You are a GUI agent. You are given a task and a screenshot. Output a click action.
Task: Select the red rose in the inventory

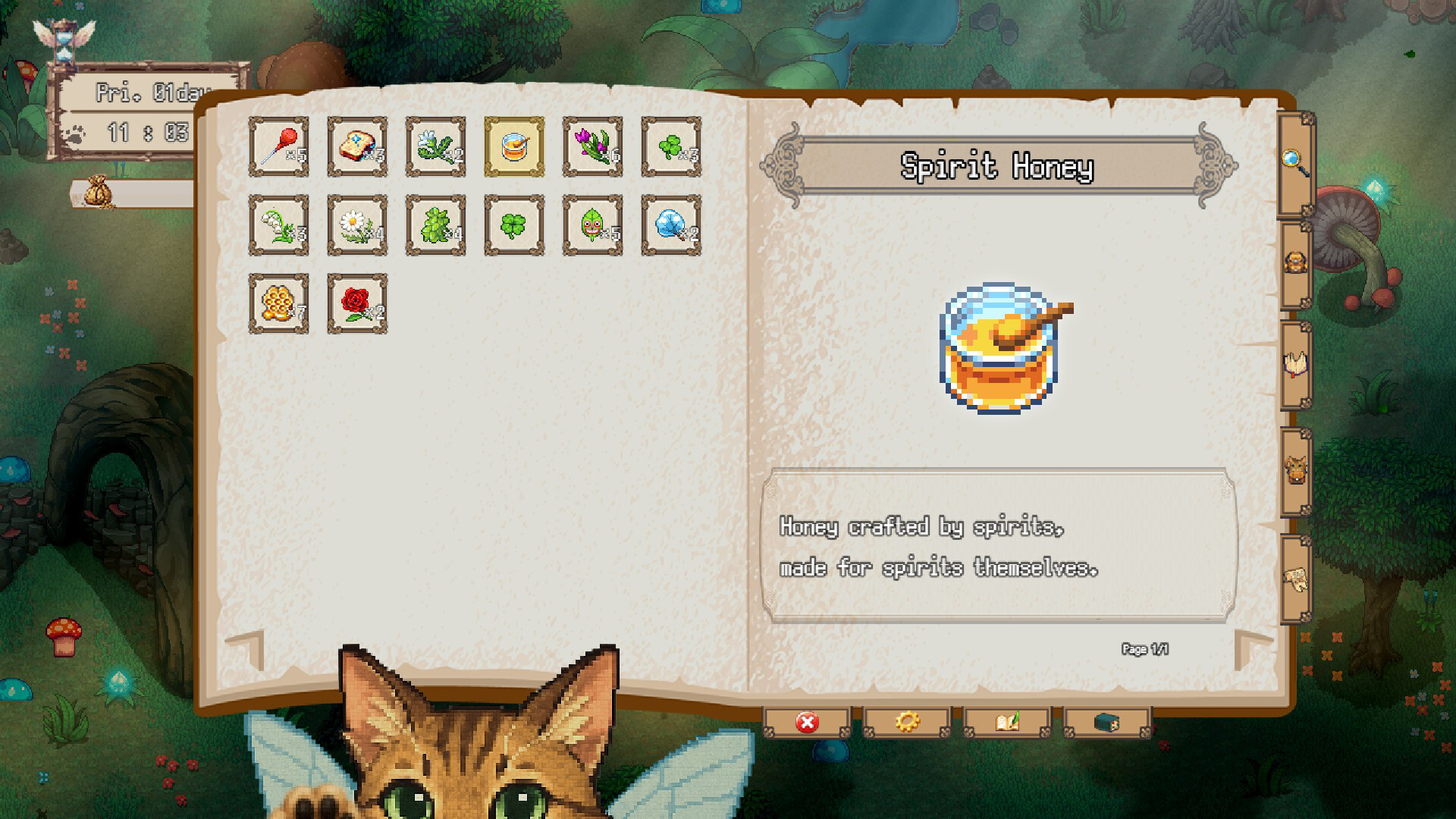(x=358, y=303)
